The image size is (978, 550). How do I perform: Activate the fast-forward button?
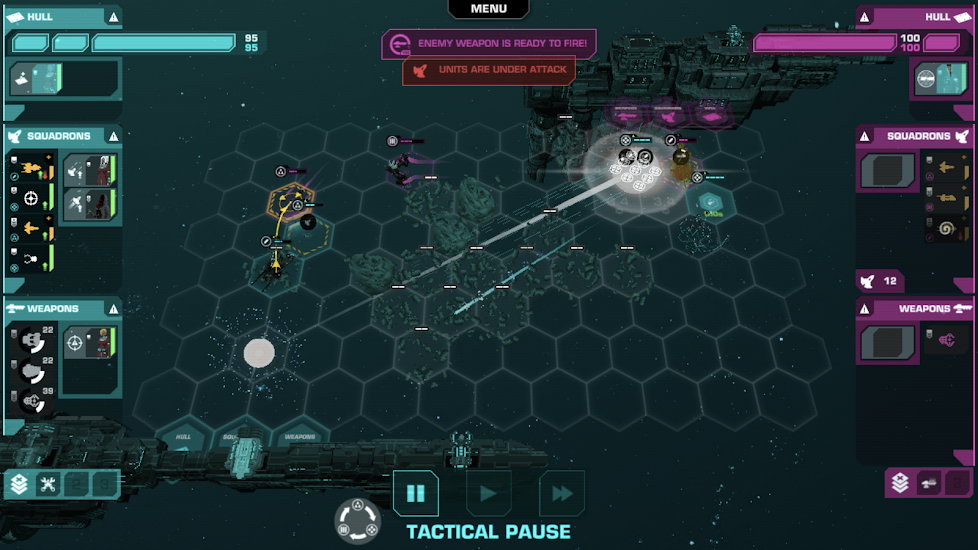point(562,493)
